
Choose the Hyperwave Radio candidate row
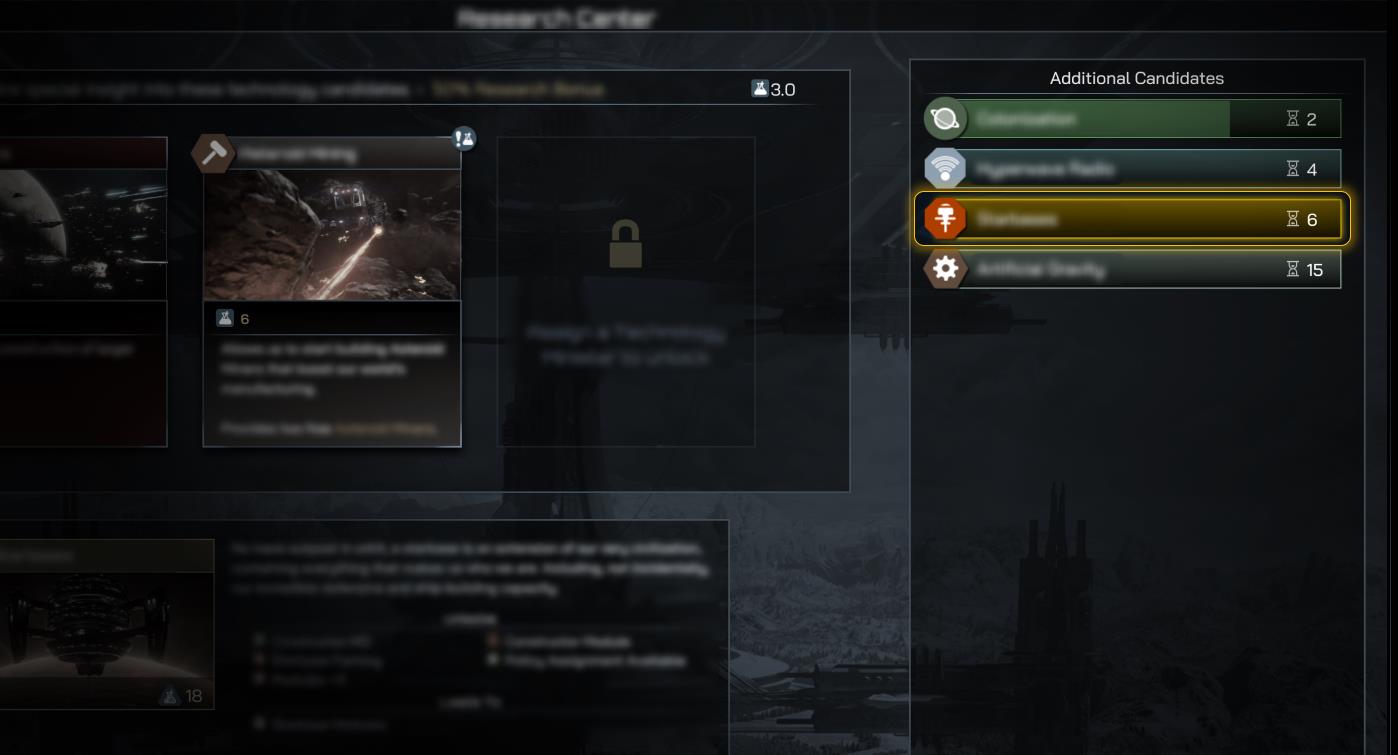[1132, 169]
